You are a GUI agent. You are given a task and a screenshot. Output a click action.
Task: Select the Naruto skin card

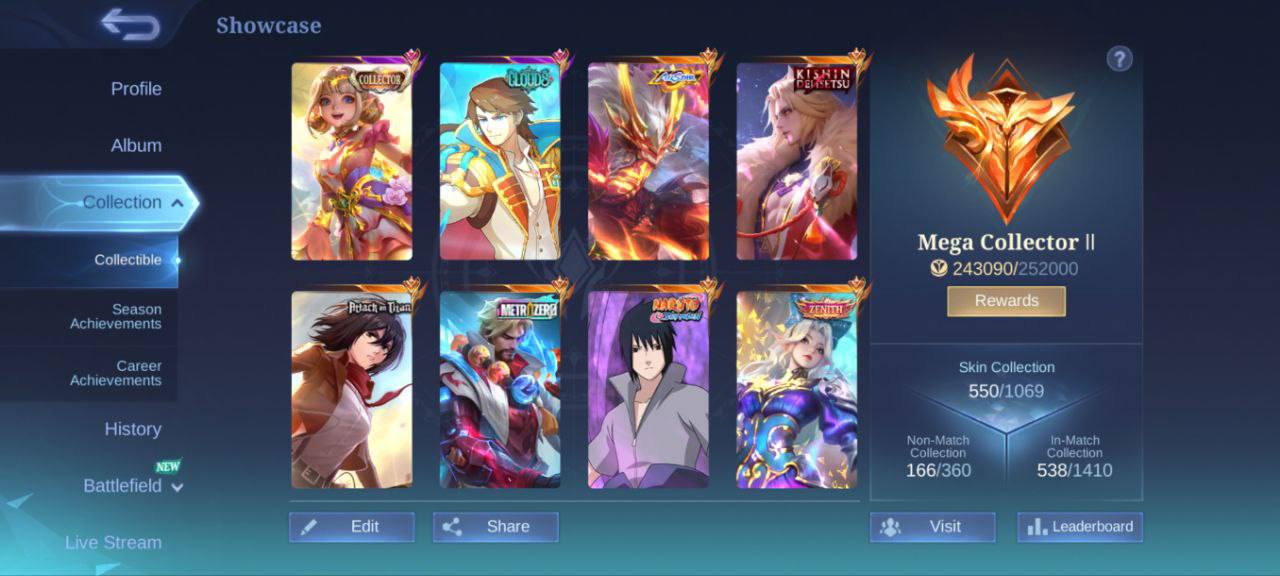(x=648, y=389)
